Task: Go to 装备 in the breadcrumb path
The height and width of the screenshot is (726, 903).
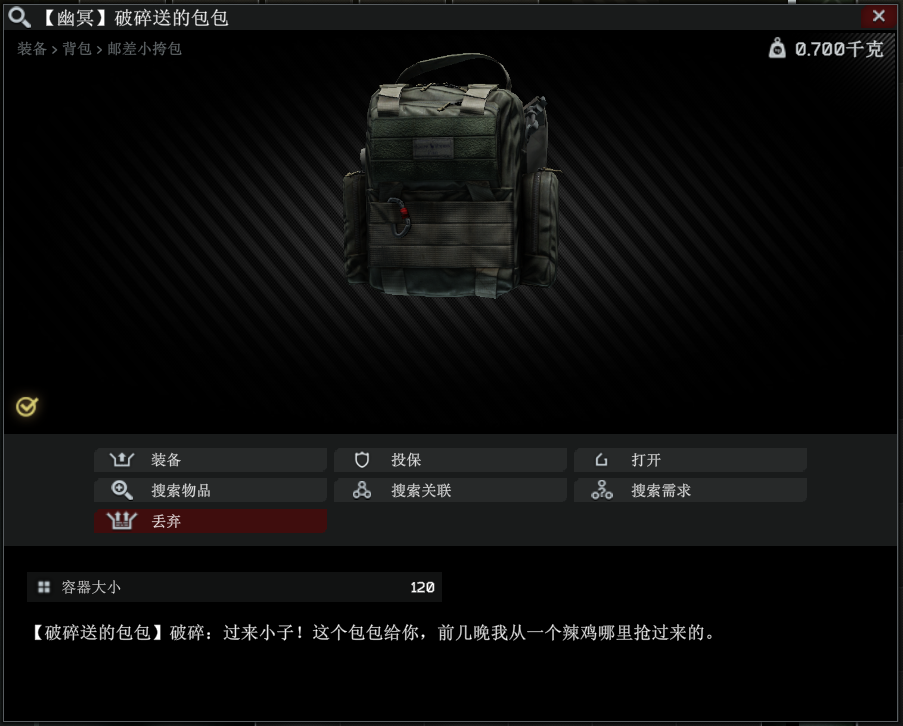Action: [x=32, y=48]
